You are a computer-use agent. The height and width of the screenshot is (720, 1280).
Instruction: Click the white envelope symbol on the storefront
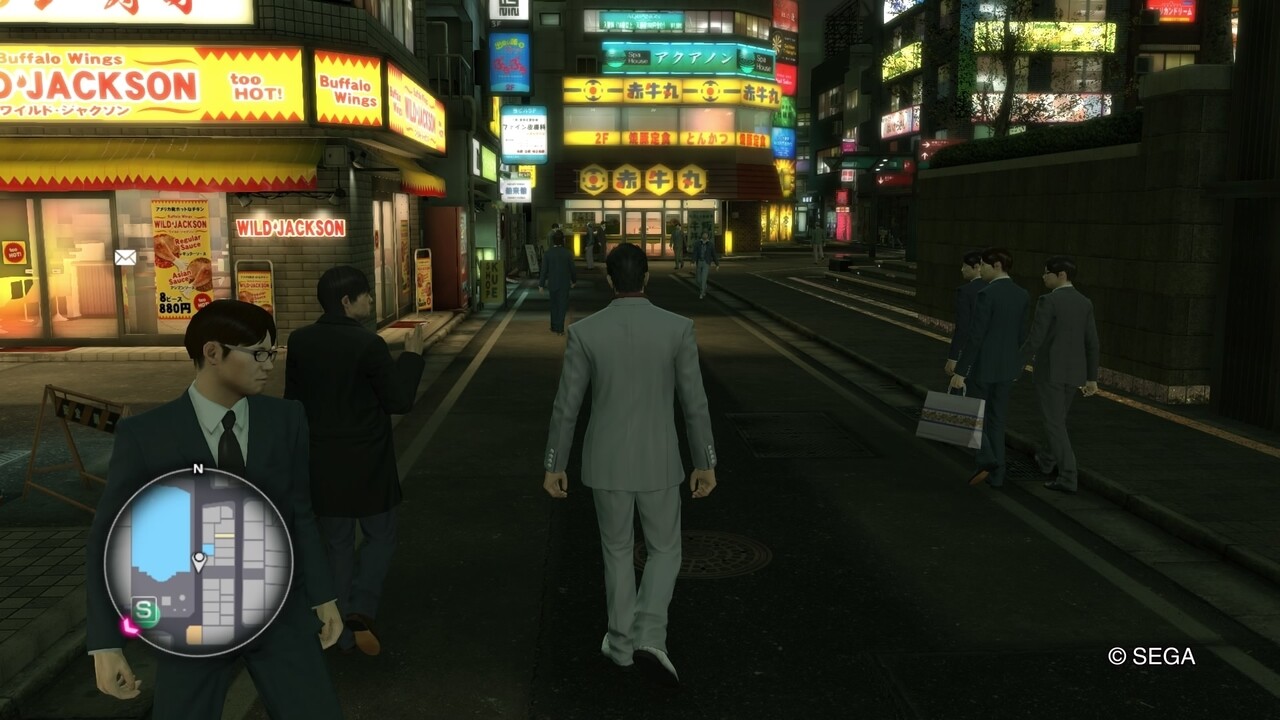(125, 256)
